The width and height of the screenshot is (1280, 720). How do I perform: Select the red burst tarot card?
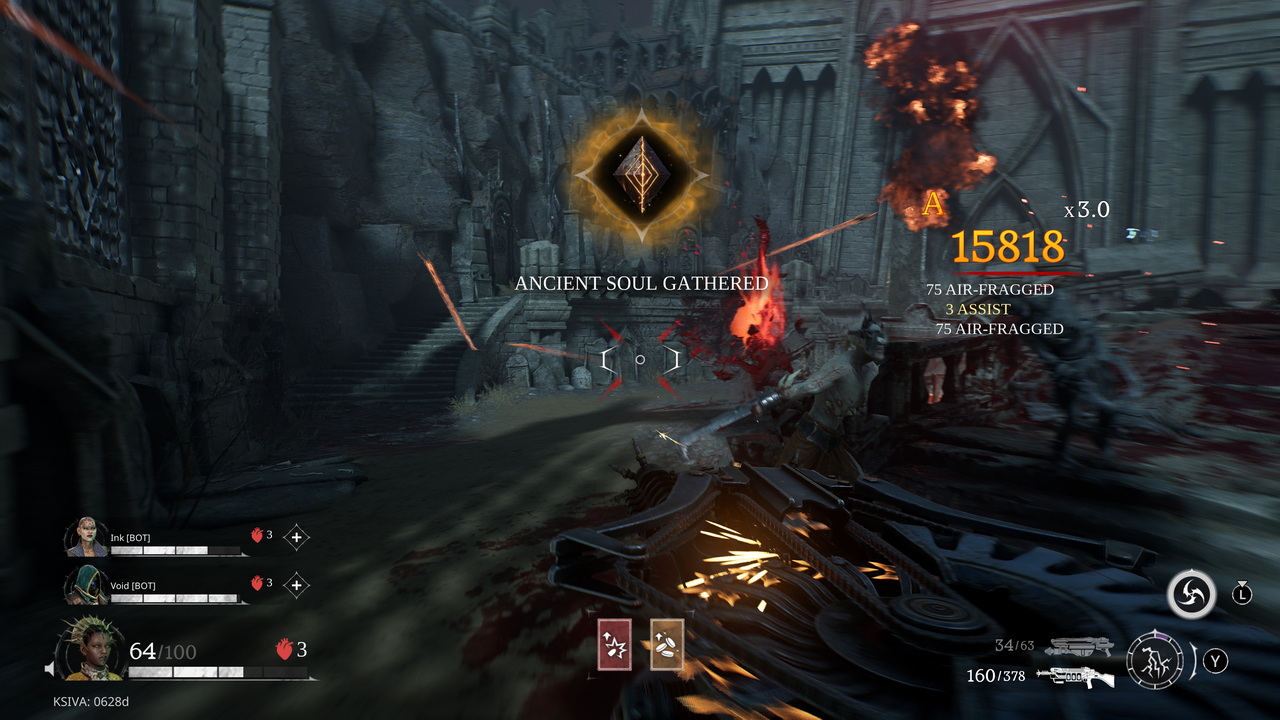614,644
